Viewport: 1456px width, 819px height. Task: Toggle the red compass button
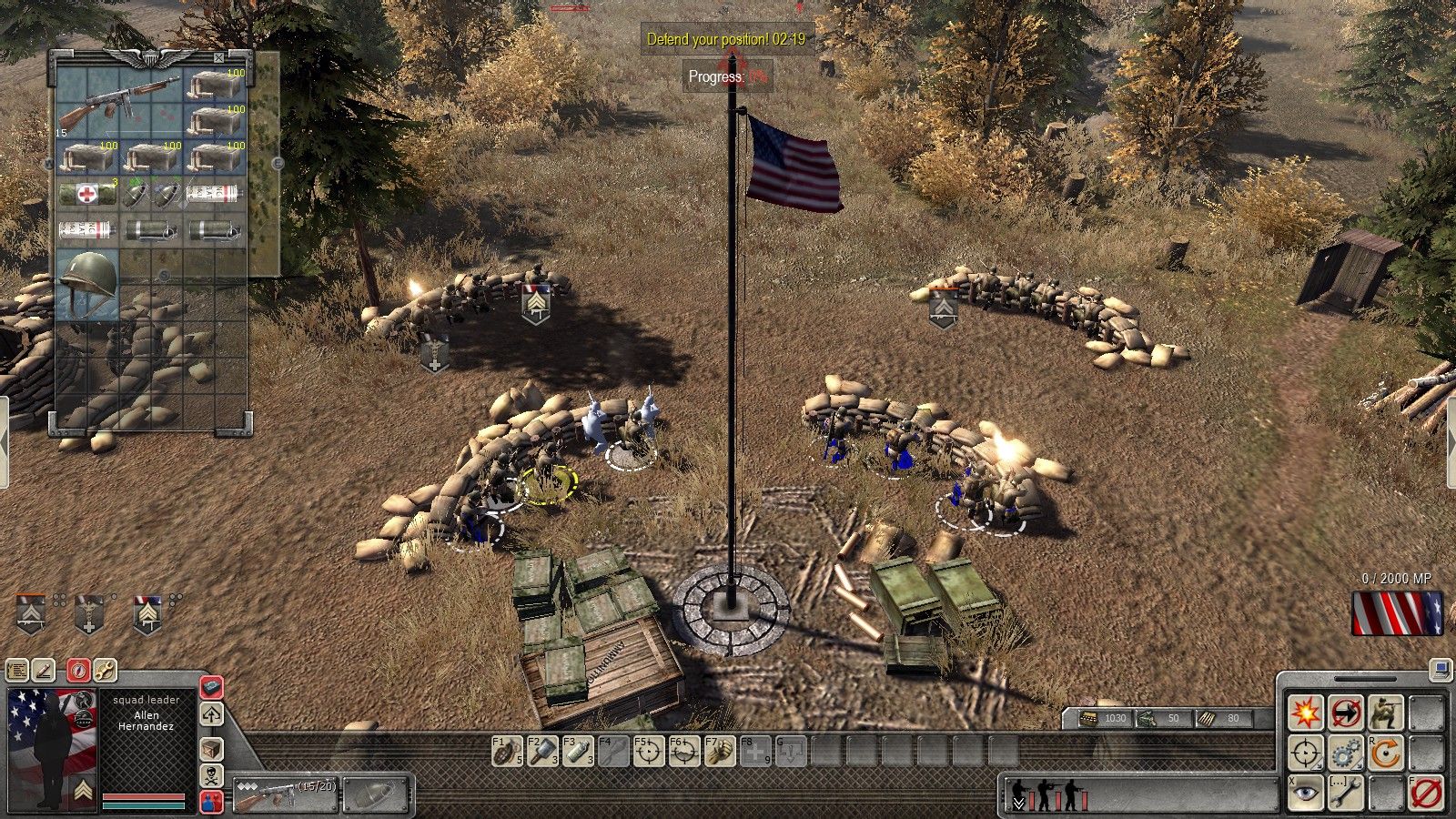78,672
